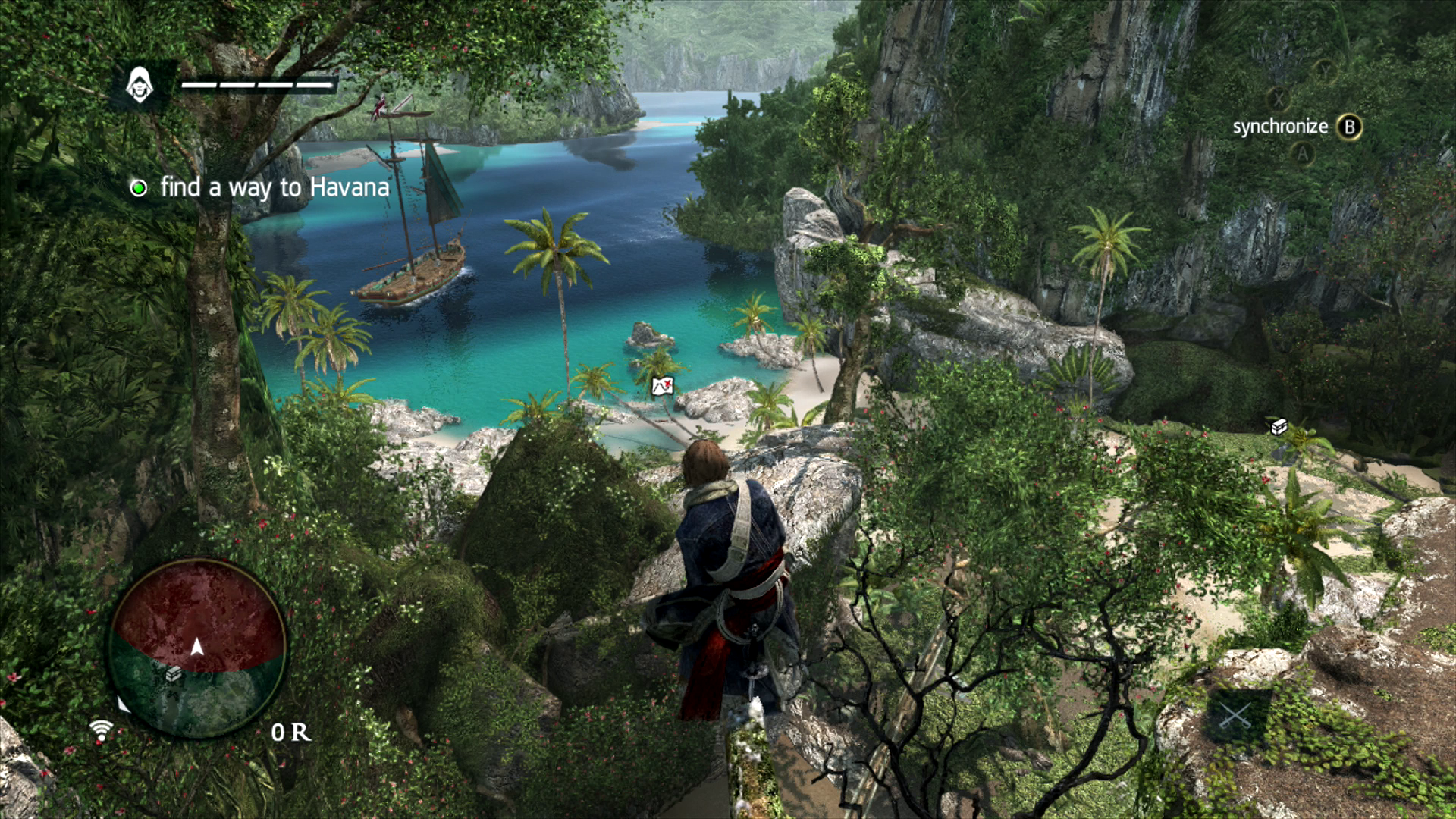Choose the crossed swords weapon icon

(1235, 716)
